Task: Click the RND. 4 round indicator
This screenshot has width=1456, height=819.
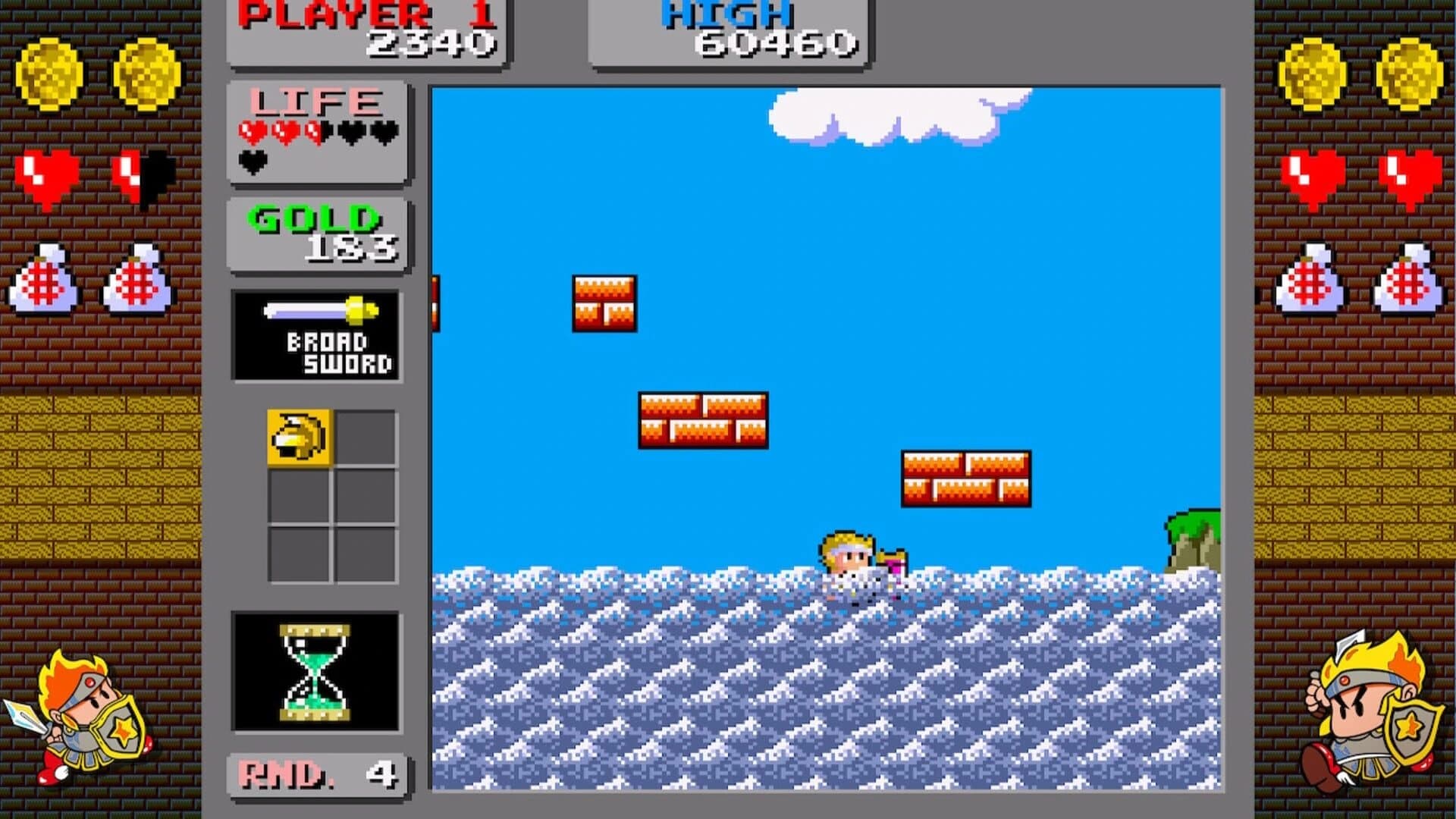Action: click(317, 773)
